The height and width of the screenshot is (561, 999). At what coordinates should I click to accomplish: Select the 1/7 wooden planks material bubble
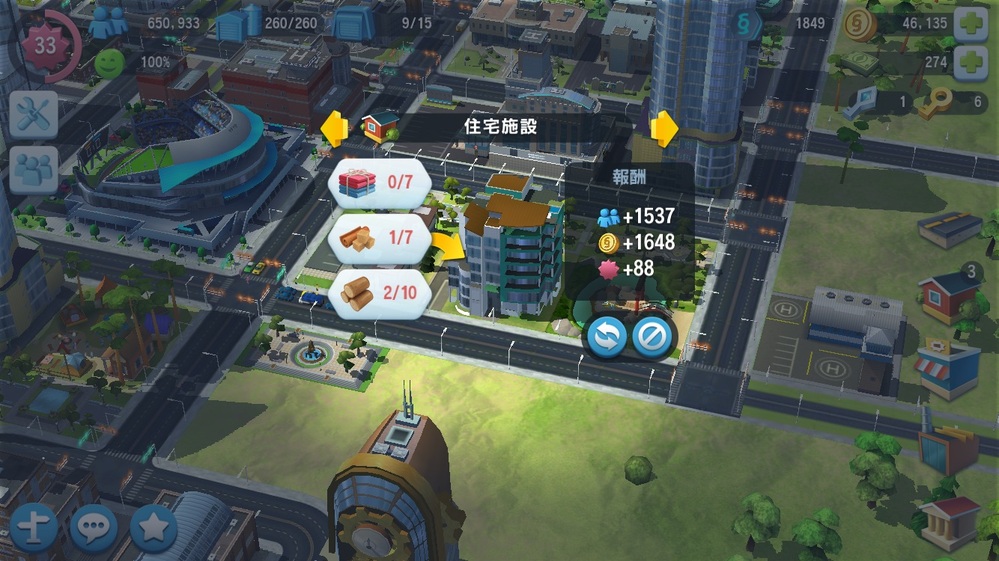coord(379,239)
